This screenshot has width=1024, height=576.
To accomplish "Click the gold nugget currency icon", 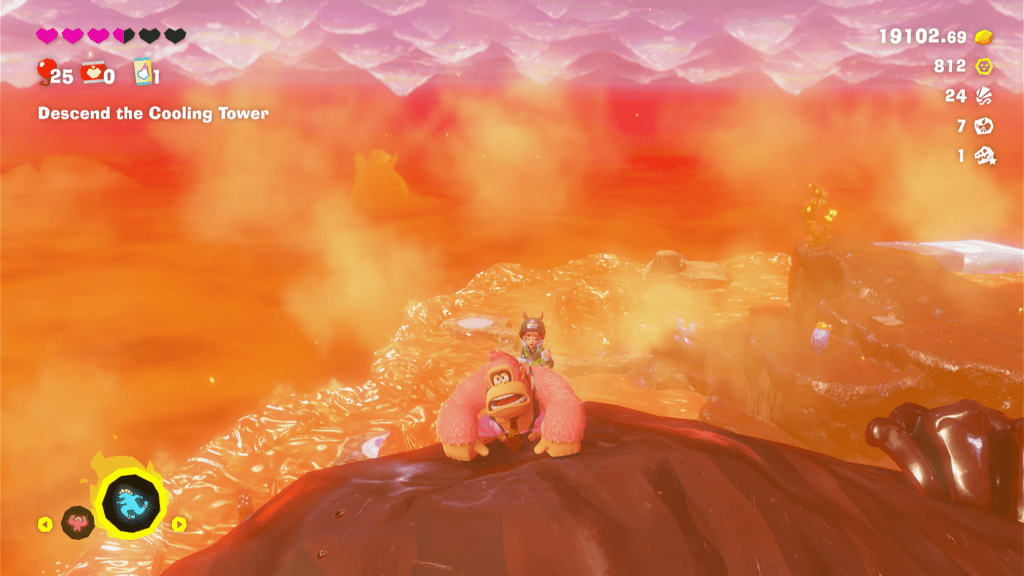I will point(984,37).
